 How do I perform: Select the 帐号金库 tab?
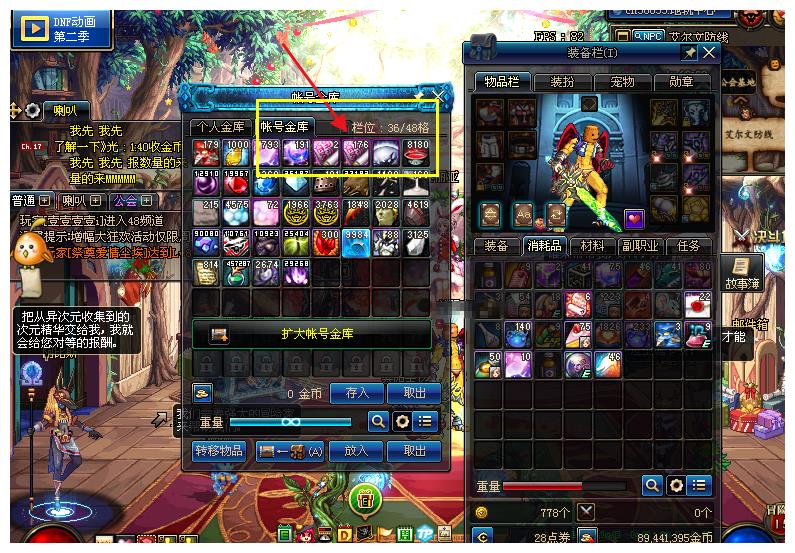click(286, 126)
